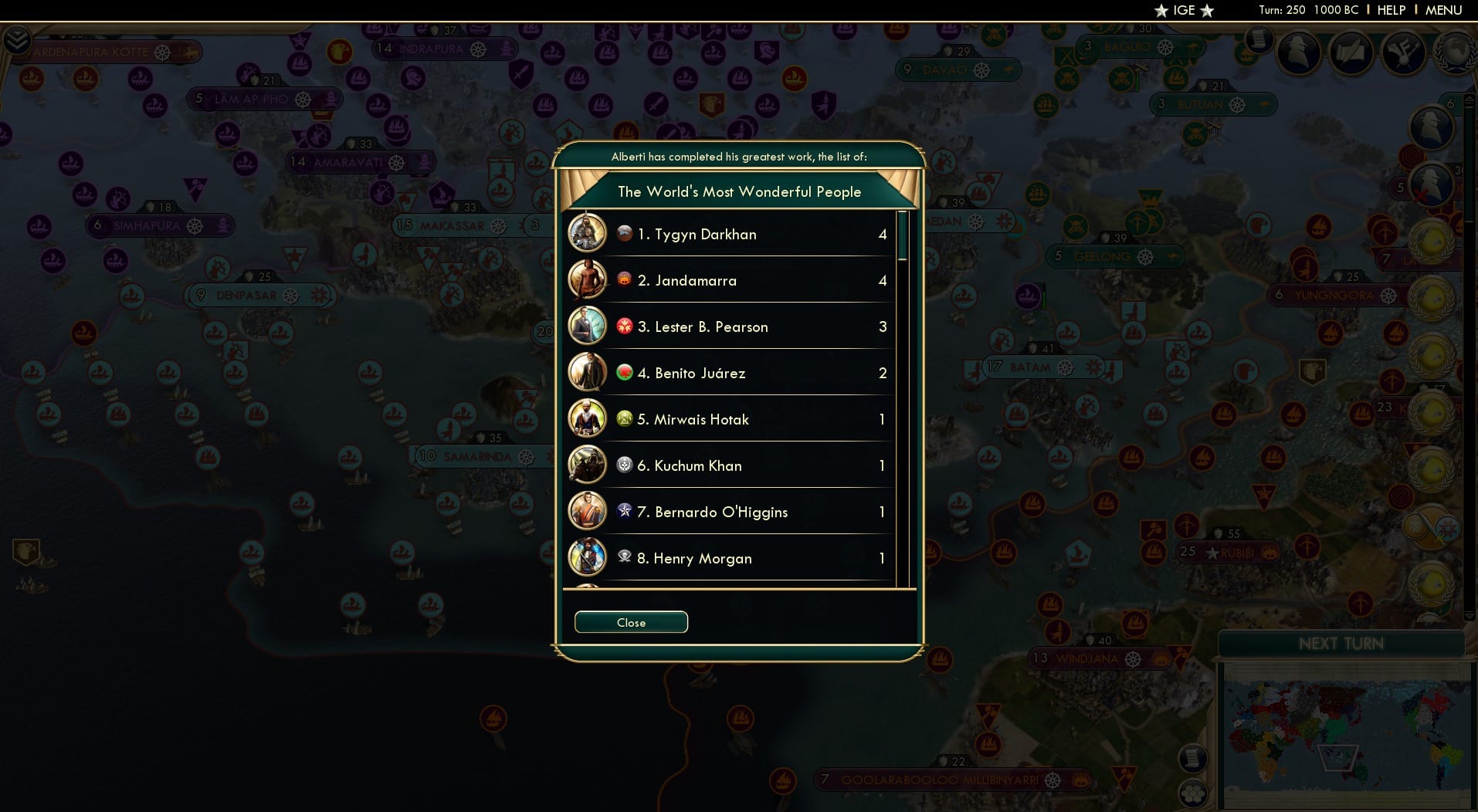Viewport: 1478px width, 812px height.
Task: Click Tygyn Darkhan's portrait
Action: (x=588, y=234)
